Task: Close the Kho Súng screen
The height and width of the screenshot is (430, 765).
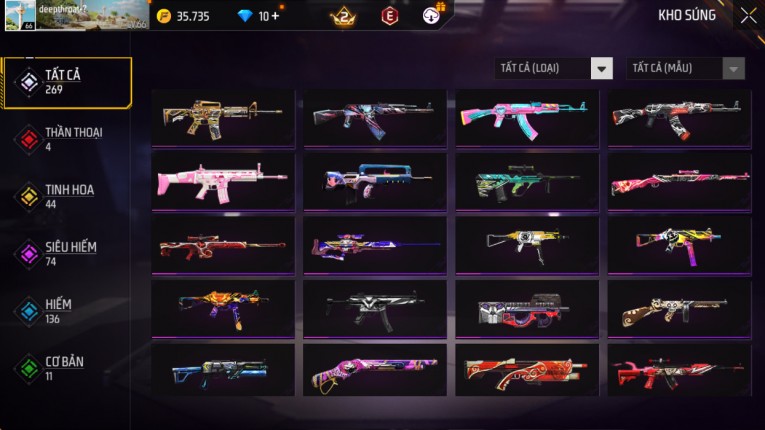Action: click(x=748, y=16)
